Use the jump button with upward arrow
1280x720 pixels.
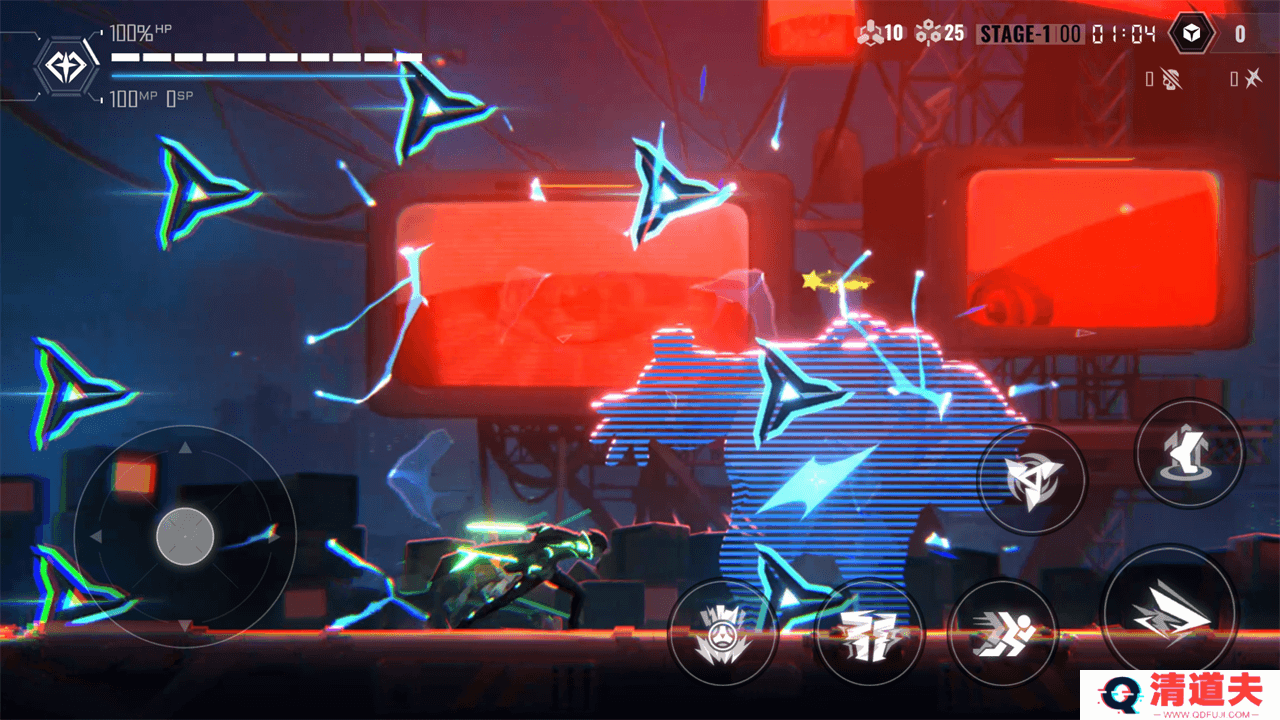coord(1188,453)
